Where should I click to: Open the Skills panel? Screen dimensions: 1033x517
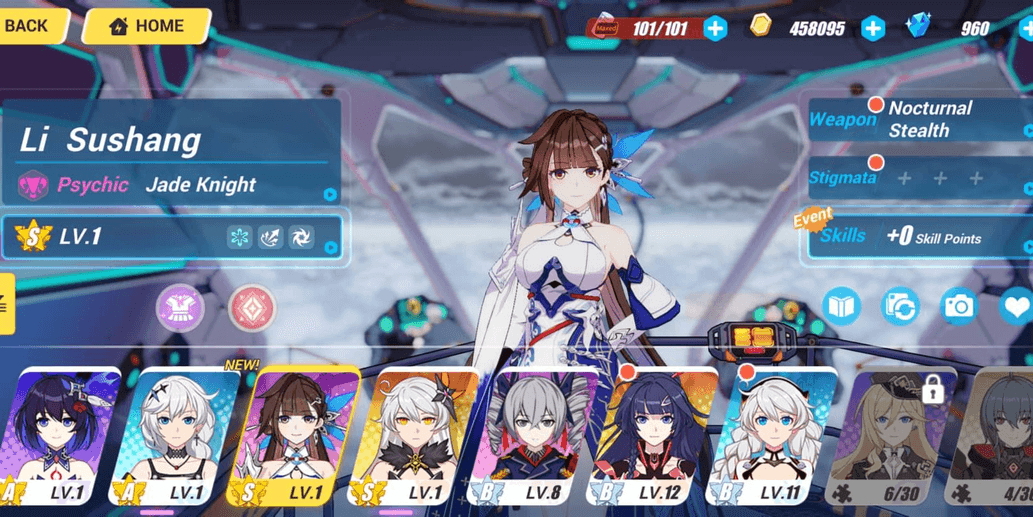[x=918, y=237]
